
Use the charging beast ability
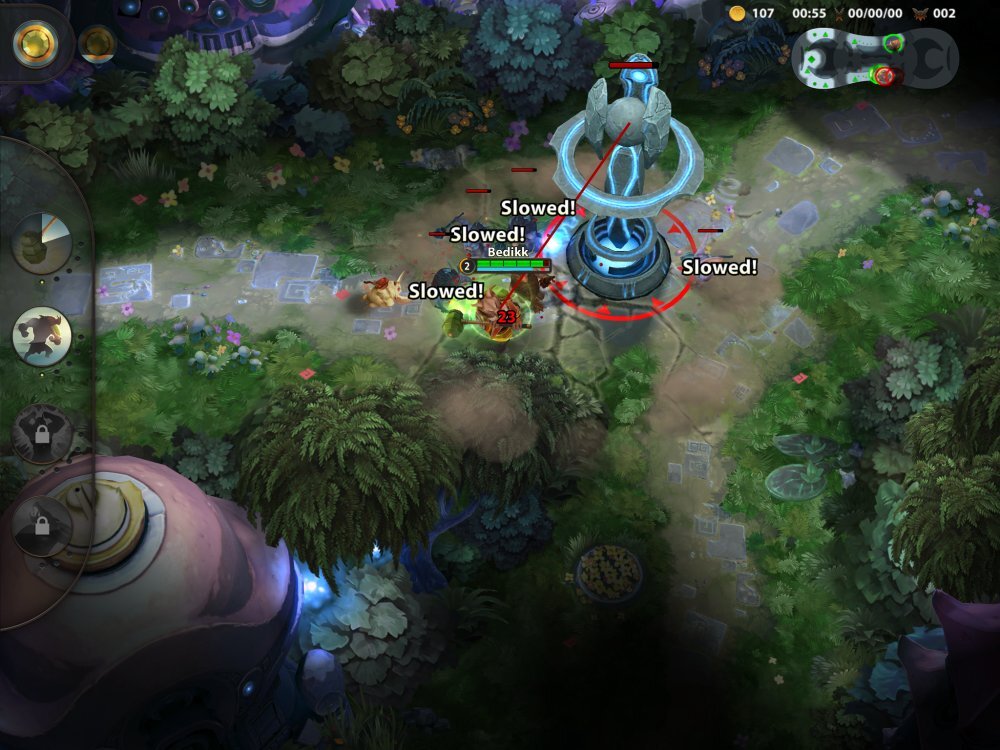[x=42, y=336]
